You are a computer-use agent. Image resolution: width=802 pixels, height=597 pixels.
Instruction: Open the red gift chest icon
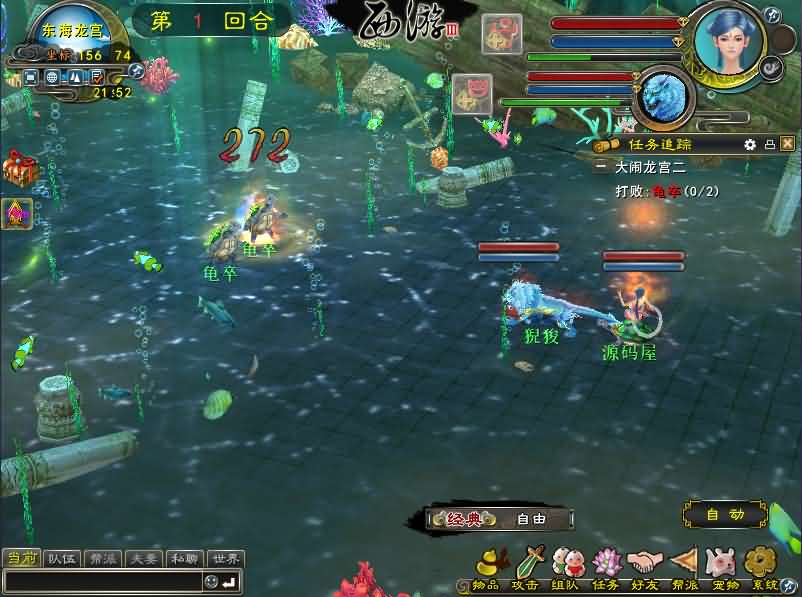point(16,167)
